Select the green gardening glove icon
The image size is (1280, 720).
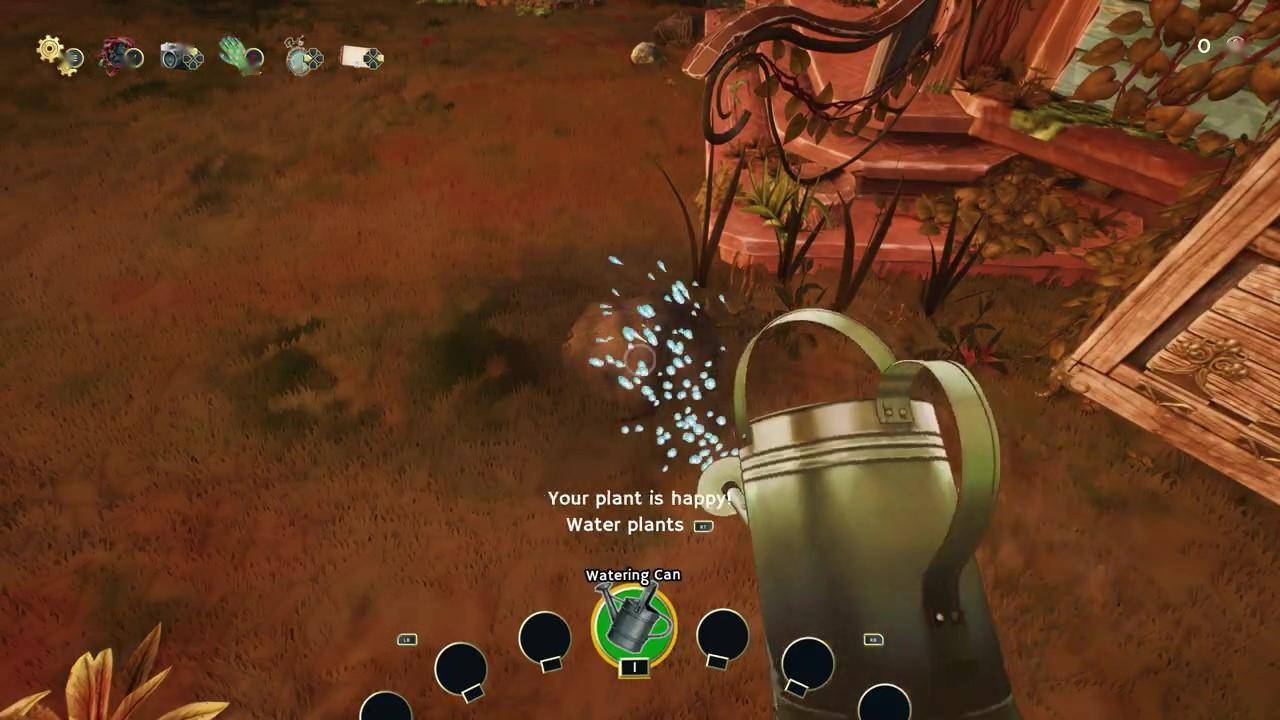pos(236,54)
